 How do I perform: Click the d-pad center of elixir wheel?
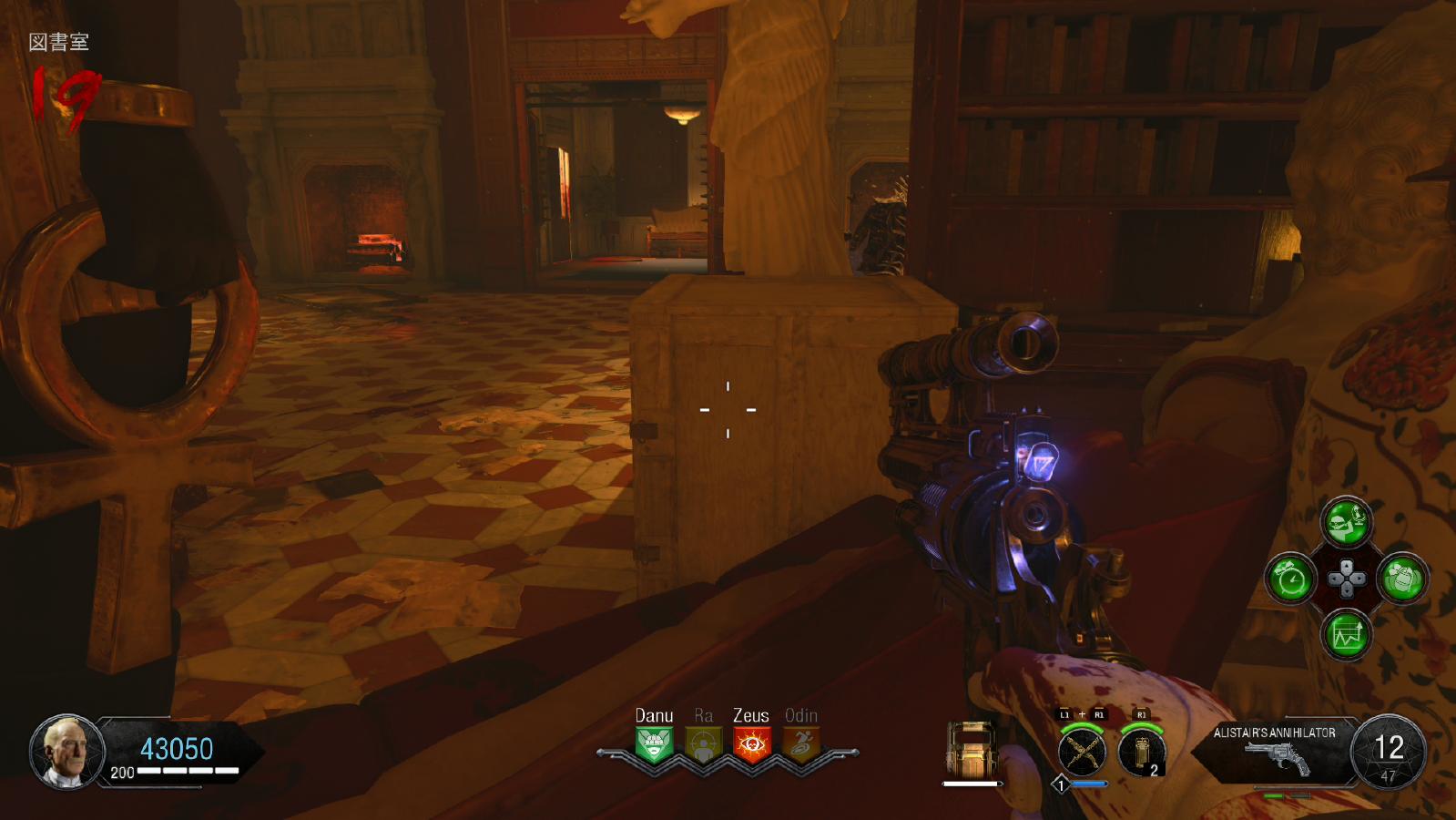(x=1347, y=579)
